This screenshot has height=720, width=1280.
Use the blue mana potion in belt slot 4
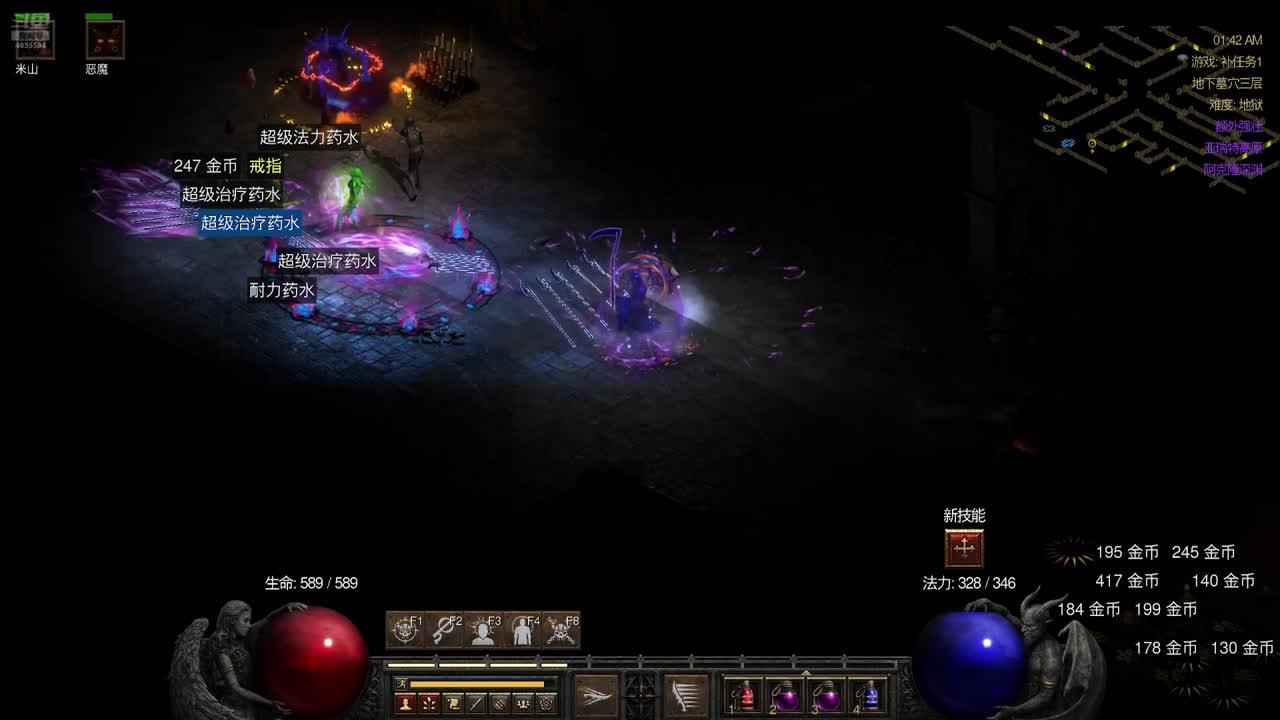(869, 696)
